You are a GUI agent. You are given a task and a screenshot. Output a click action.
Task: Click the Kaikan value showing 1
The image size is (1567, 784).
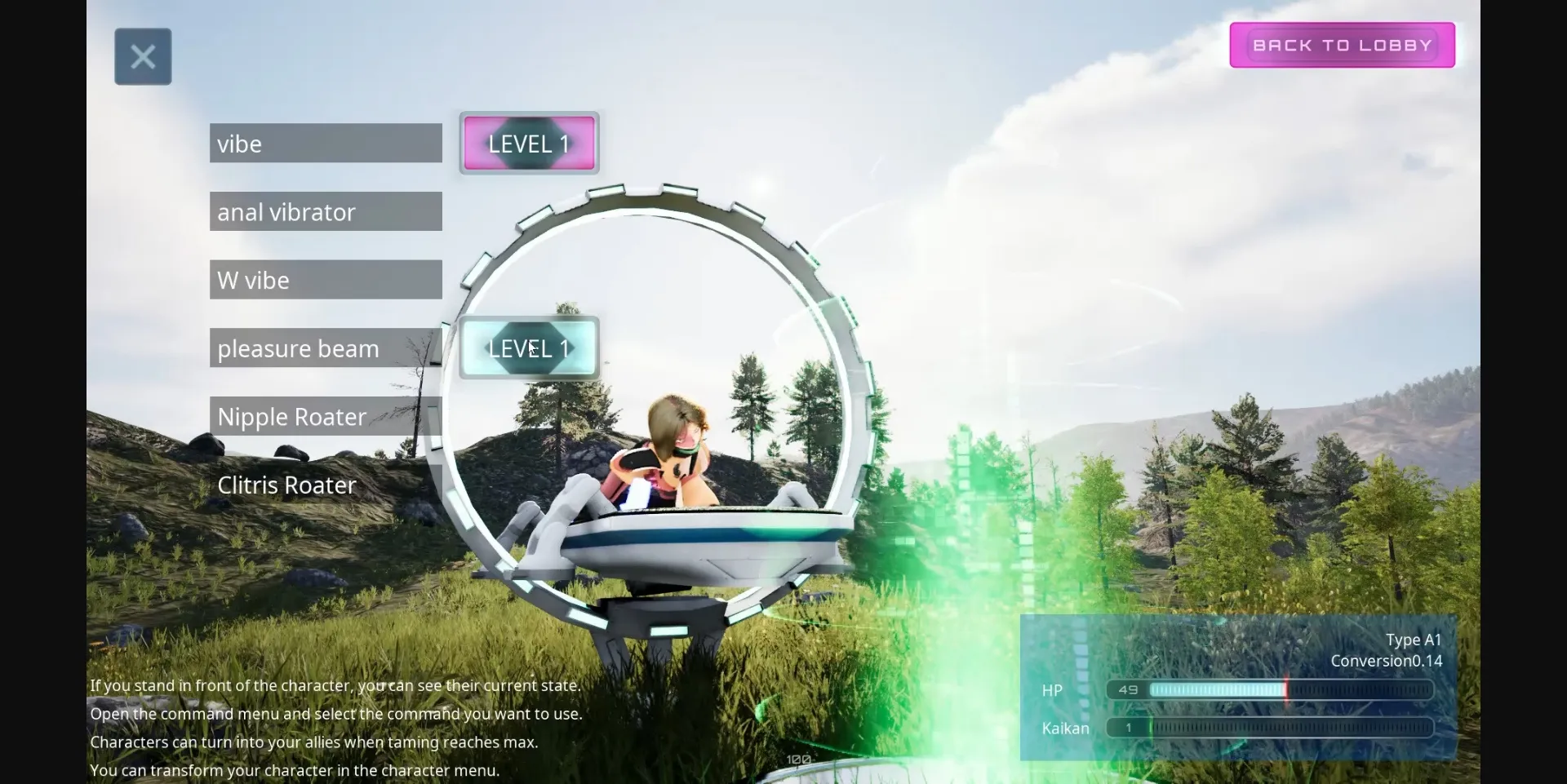point(1127,728)
